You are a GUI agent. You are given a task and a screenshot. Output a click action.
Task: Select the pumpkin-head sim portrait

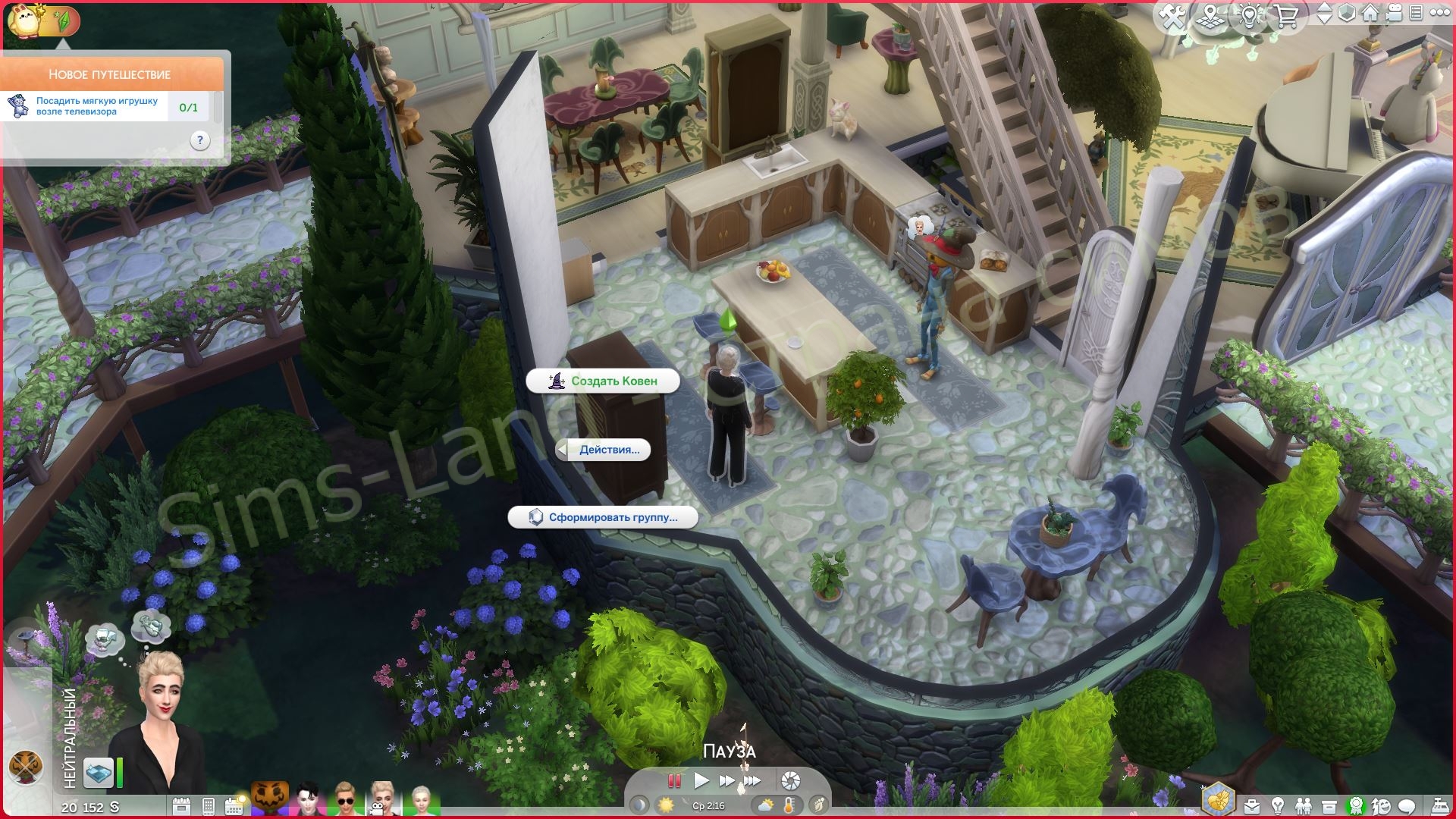point(270,799)
